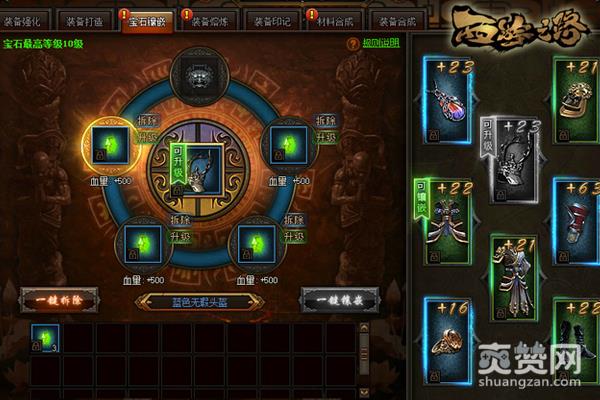
Task: Switch to the 装备熔炼 tab
Action: point(210,21)
